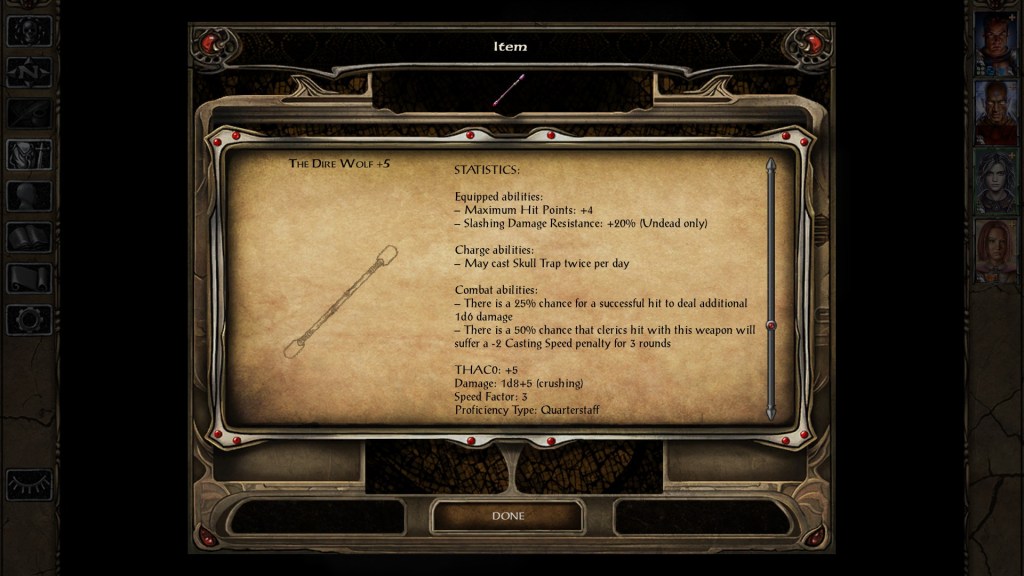The height and width of the screenshot is (576, 1024).
Task: Click the item description scrollbar
Action: [771, 290]
